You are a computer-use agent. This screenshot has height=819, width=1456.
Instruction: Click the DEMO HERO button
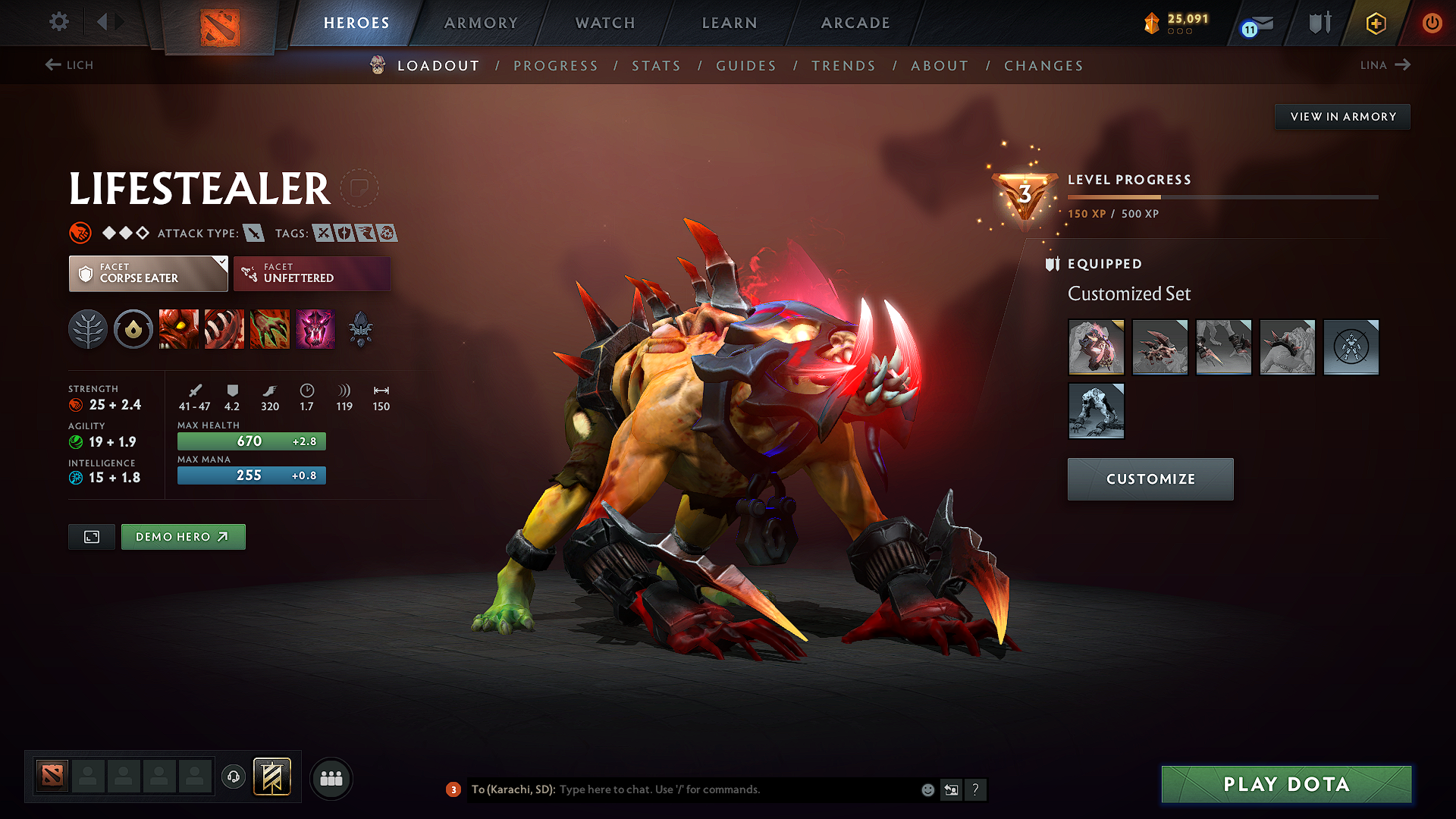(x=183, y=536)
